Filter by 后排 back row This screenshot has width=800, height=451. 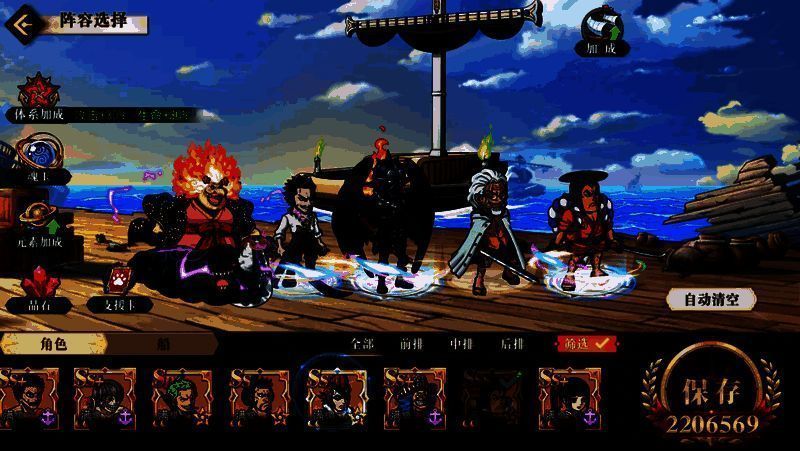pos(511,343)
